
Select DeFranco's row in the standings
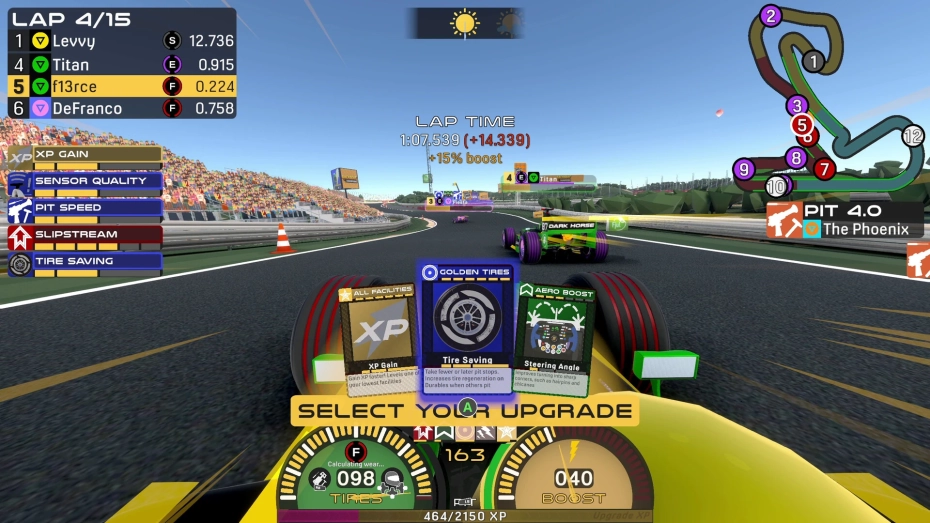pyautogui.click(x=121, y=108)
